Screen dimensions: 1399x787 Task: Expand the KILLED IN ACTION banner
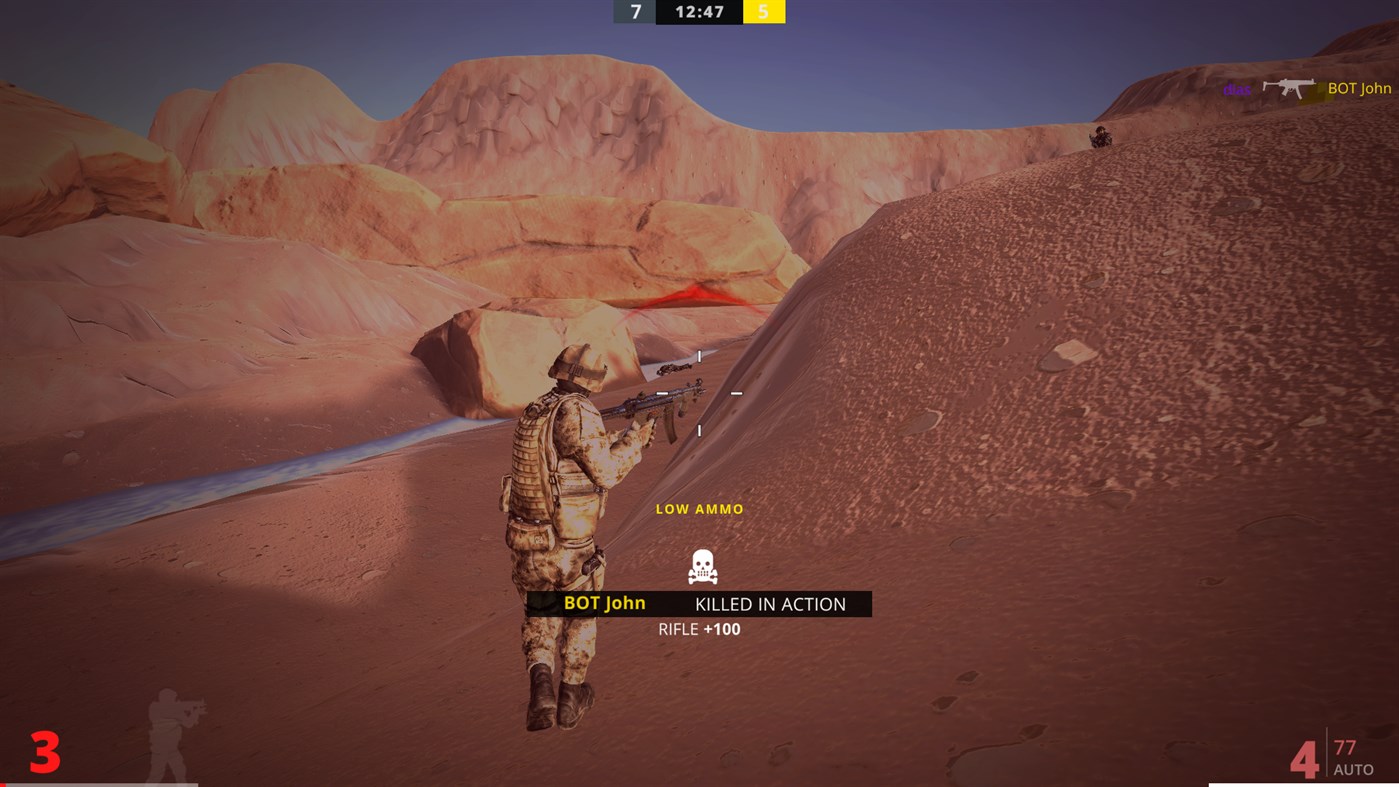[769, 604]
